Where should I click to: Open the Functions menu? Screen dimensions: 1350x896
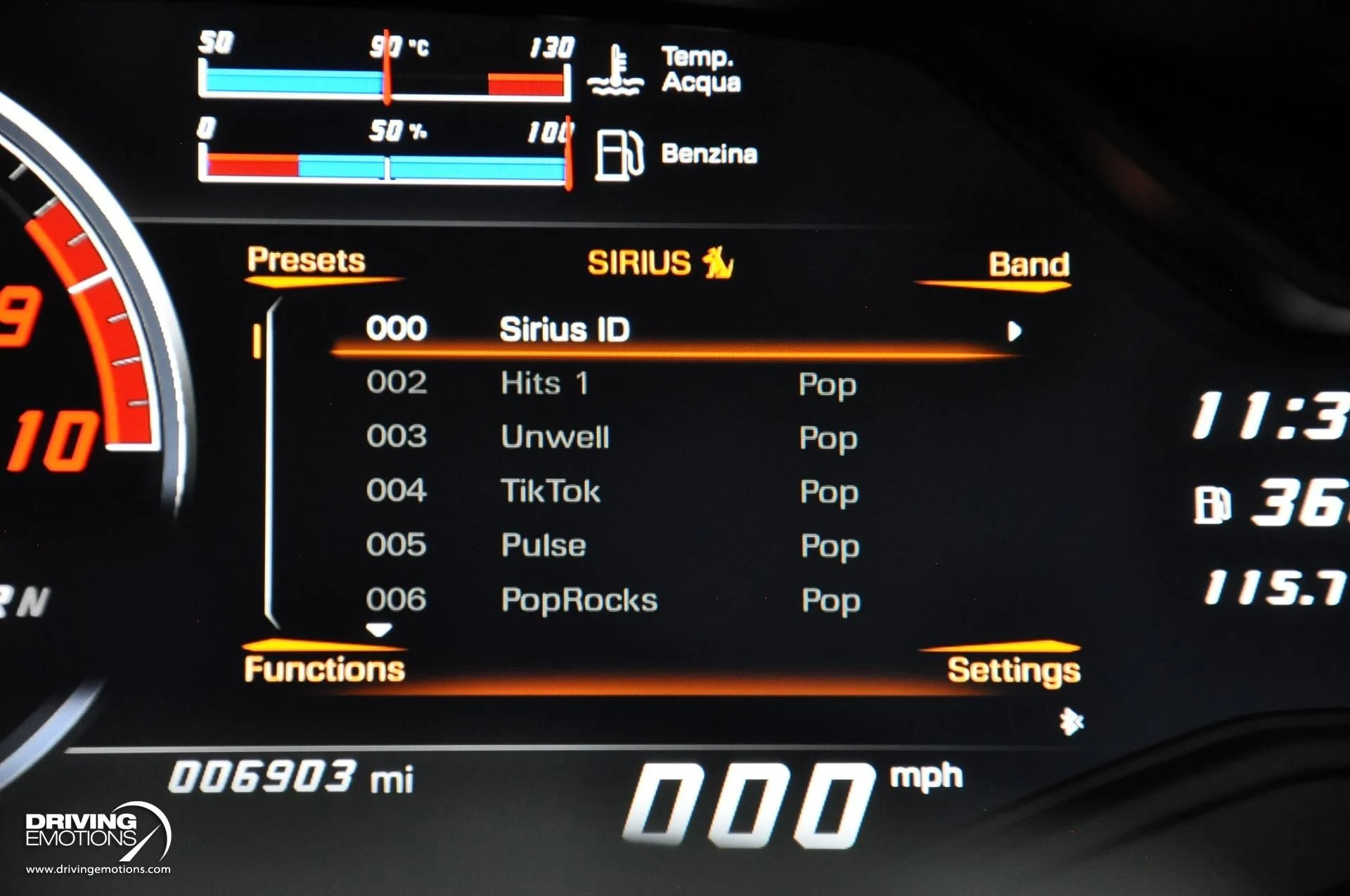324,669
